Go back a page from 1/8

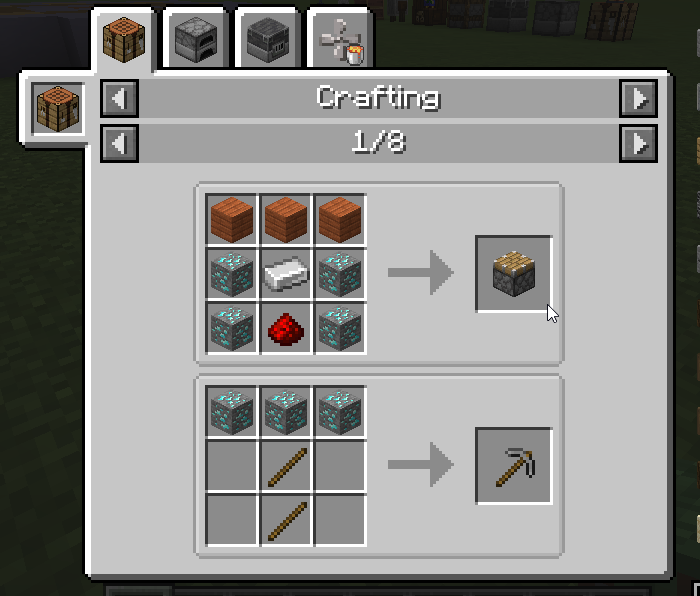coord(119,143)
